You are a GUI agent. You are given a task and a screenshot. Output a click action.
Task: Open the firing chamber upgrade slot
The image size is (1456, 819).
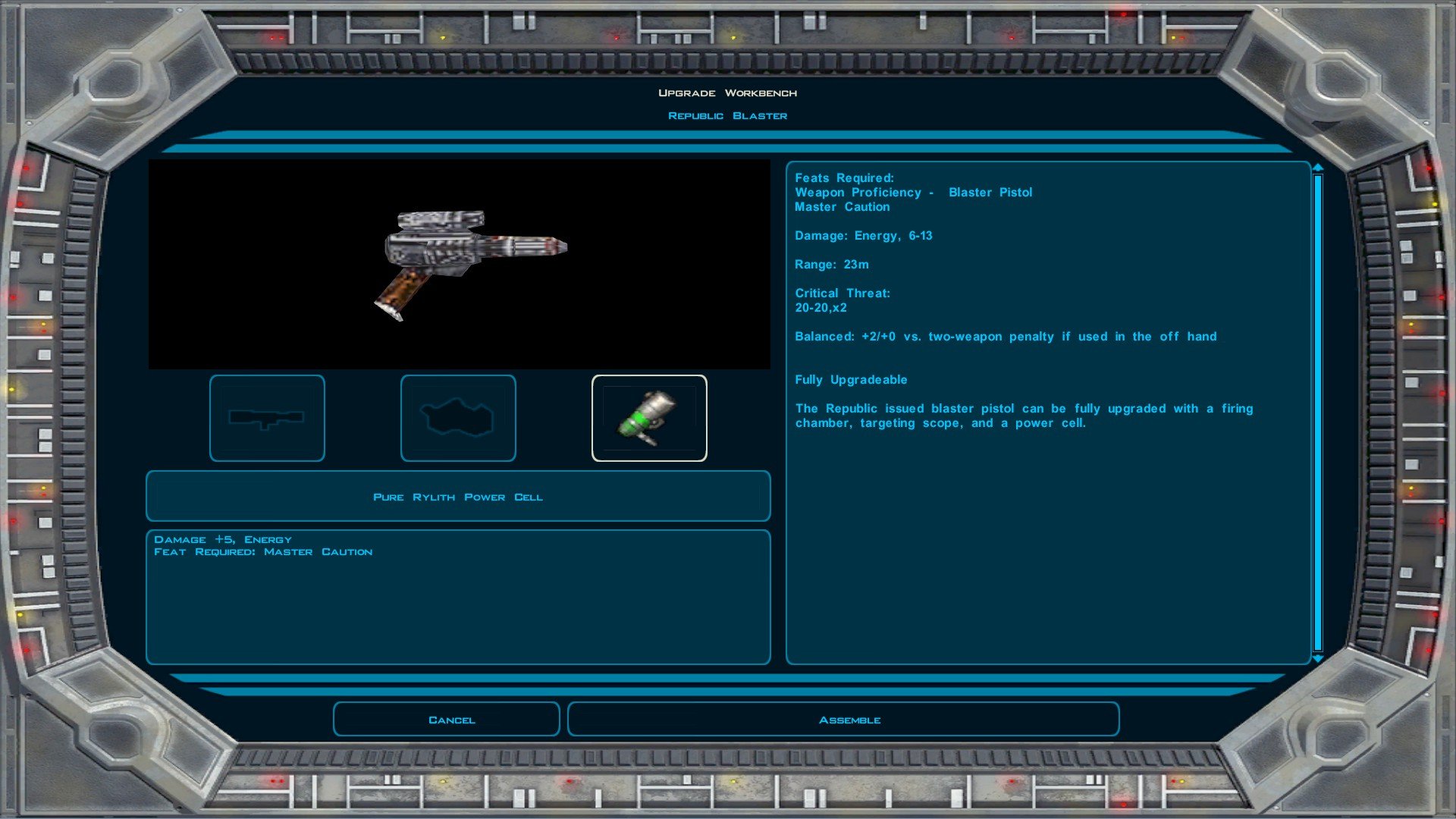[458, 418]
